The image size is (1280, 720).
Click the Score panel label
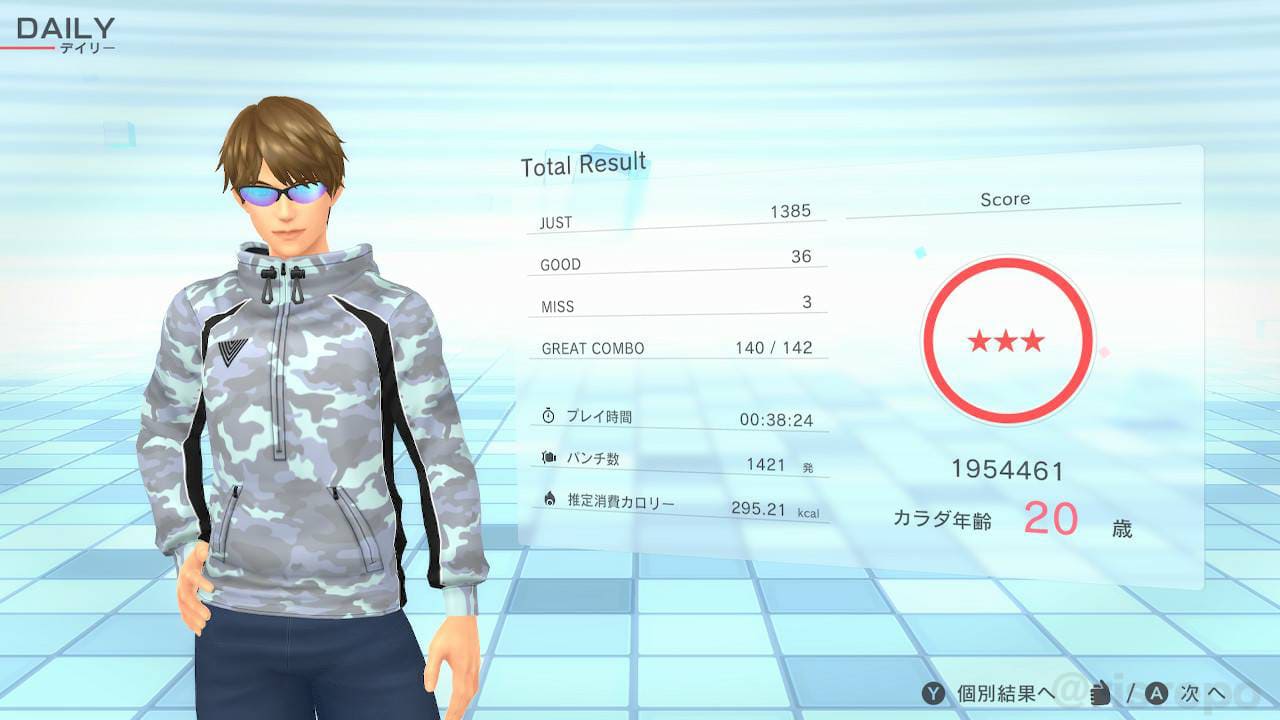point(1005,198)
